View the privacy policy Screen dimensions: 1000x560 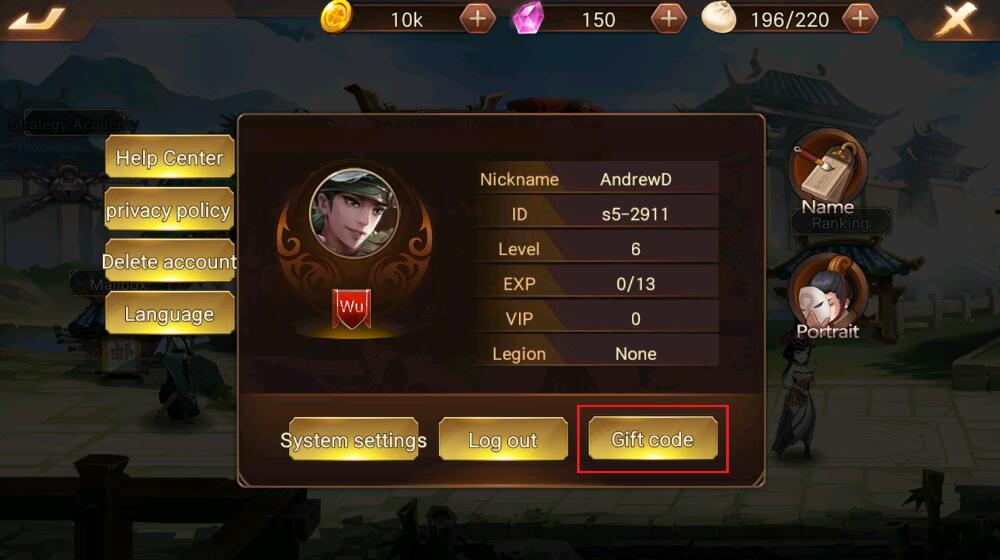[x=169, y=211]
